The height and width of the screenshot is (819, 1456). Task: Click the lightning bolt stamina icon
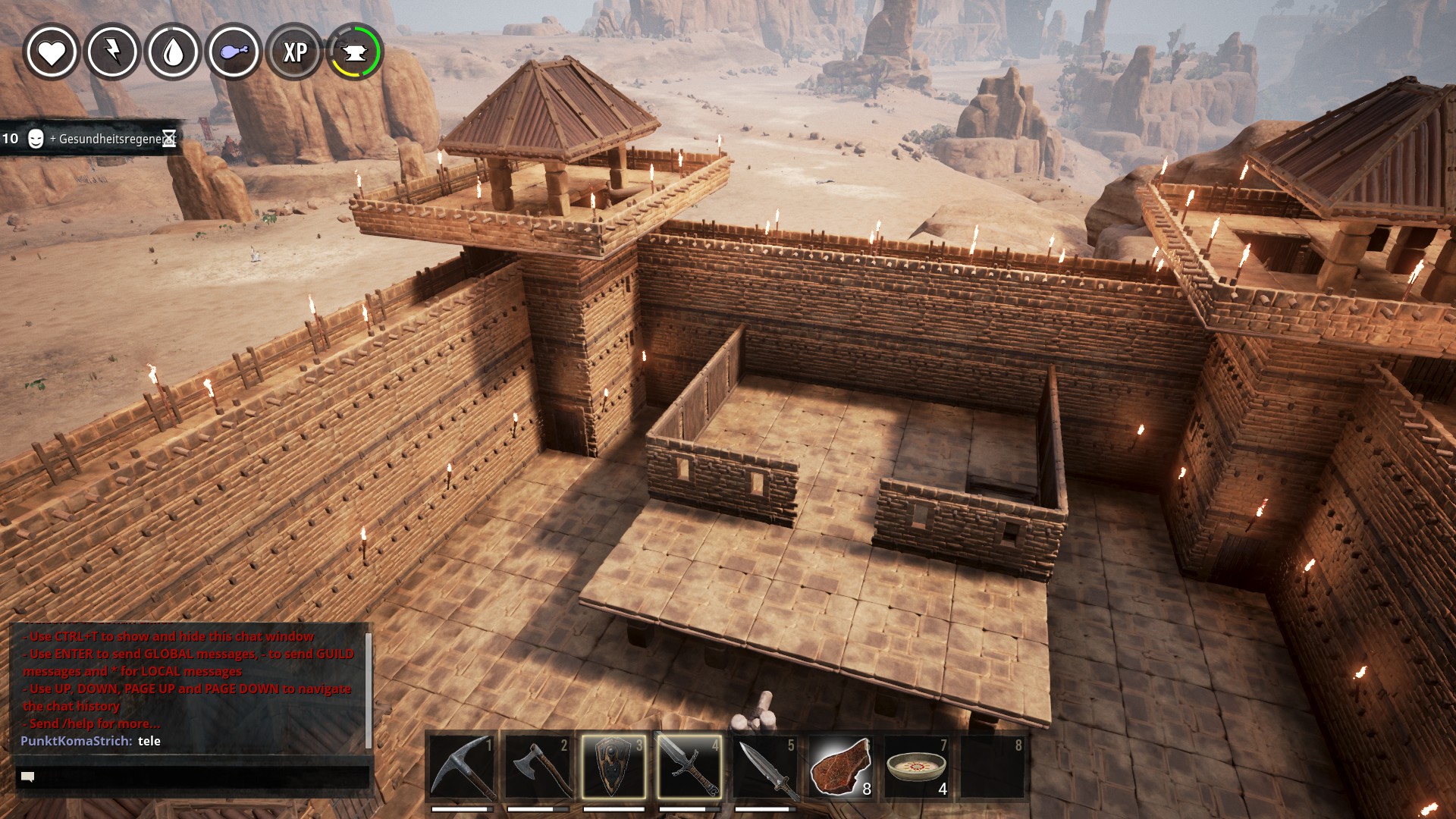112,52
